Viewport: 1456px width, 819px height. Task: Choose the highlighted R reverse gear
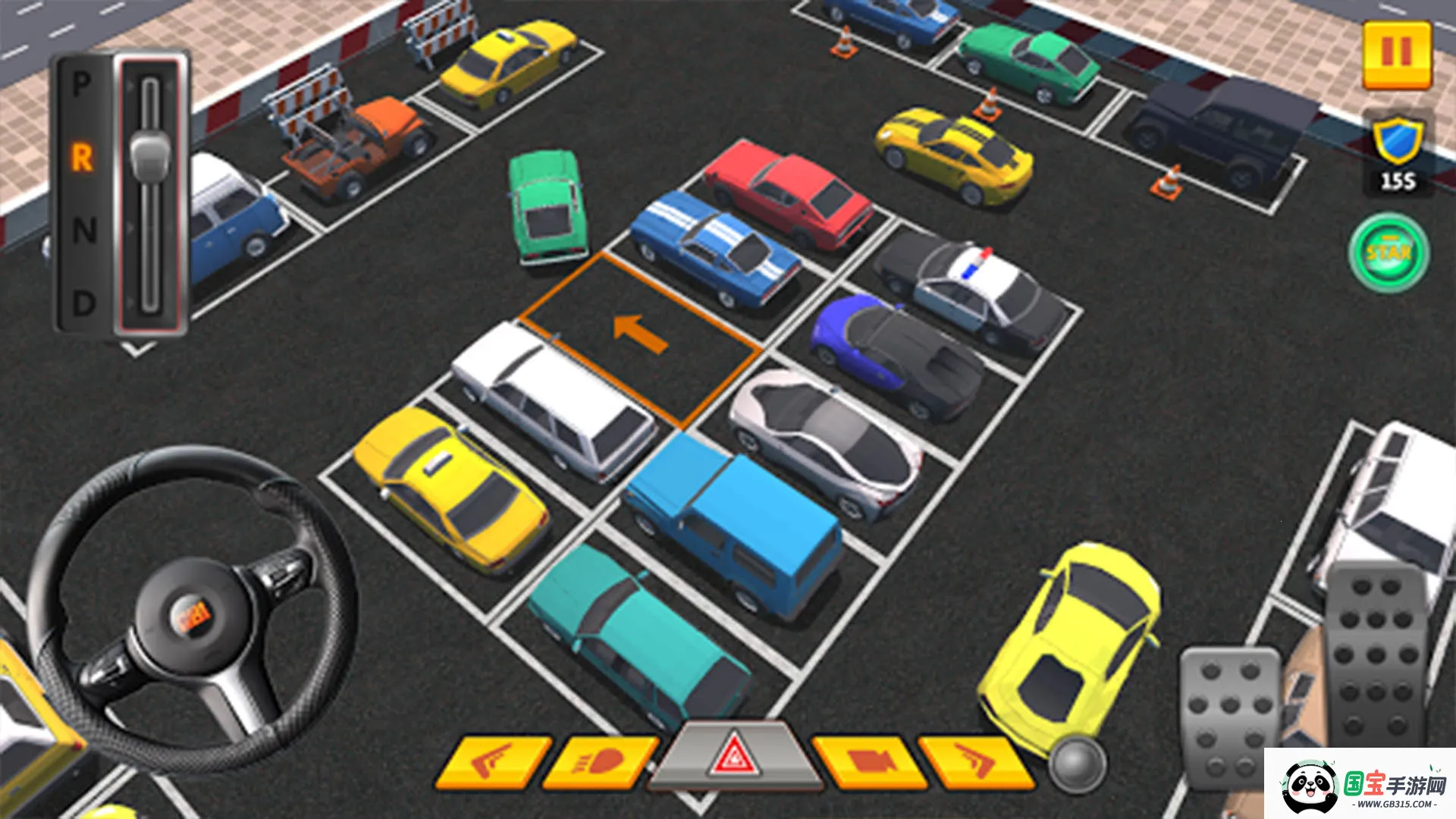(82, 158)
